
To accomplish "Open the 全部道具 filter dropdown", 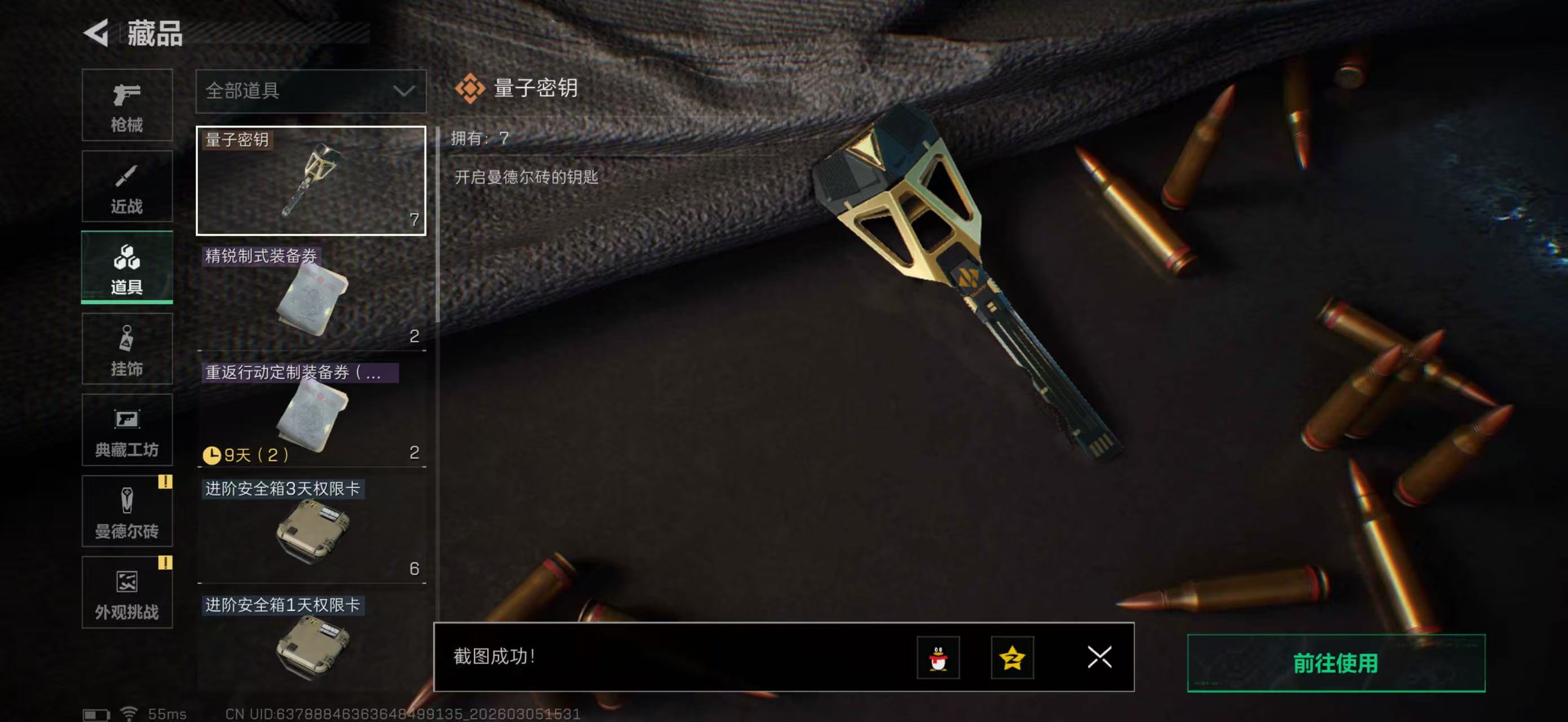I will tap(311, 91).
